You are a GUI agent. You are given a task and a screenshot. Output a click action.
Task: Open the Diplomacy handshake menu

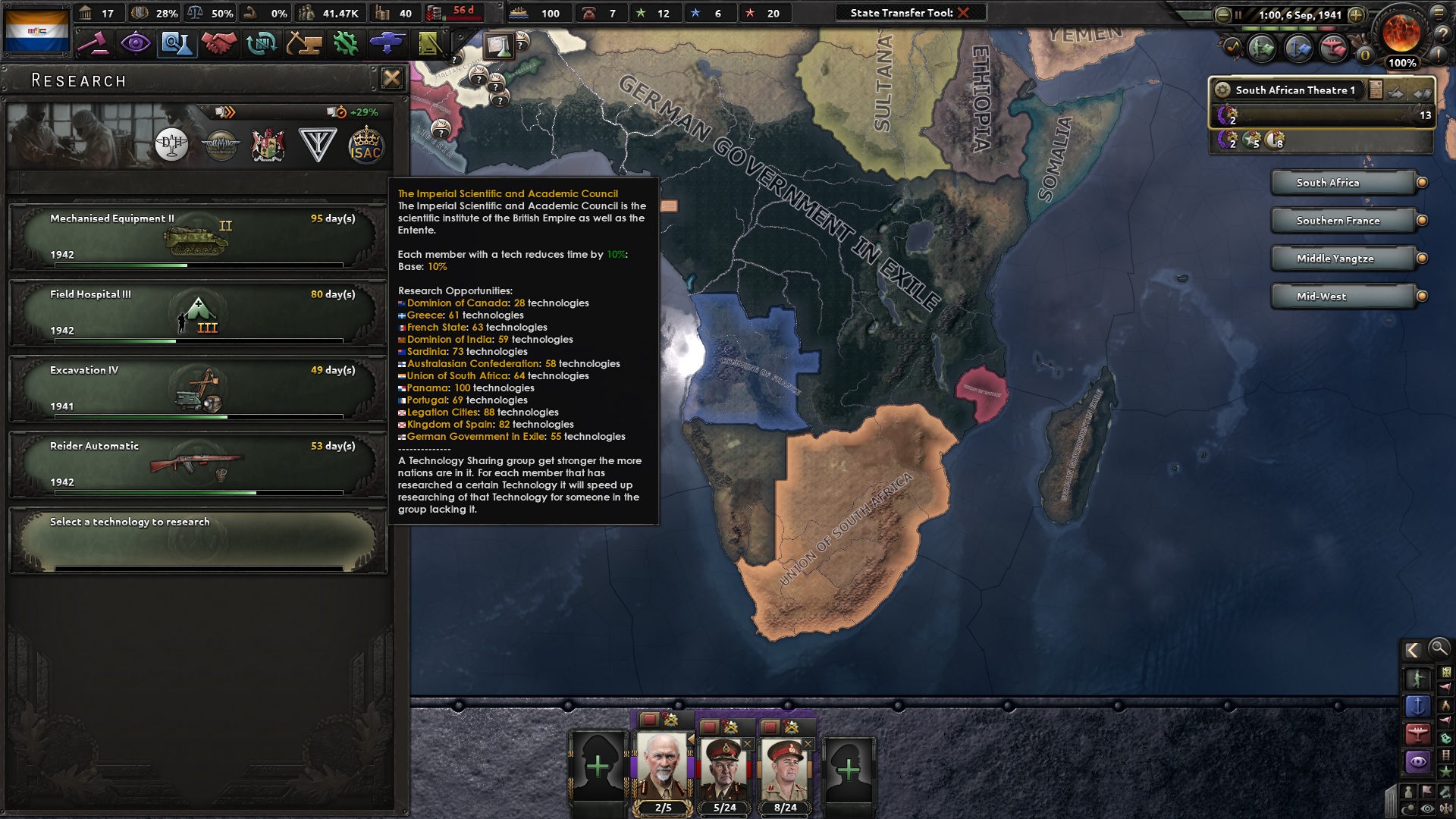(221, 44)
